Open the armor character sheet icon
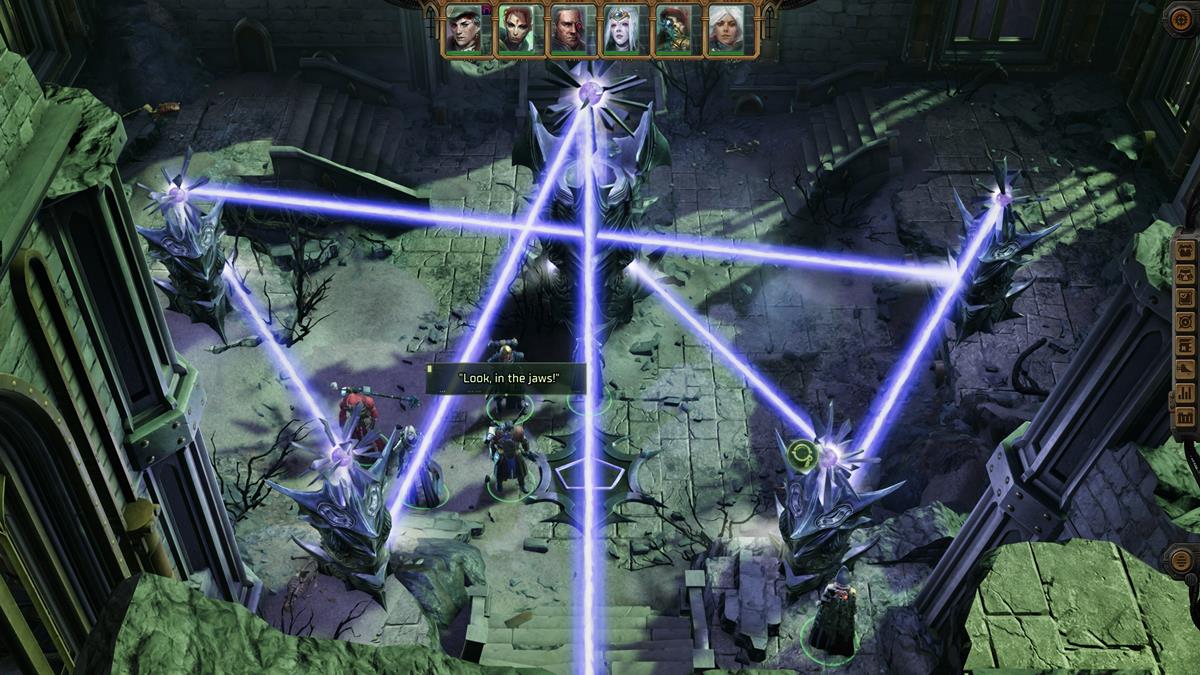The width and height of the screenshot is (1200, 675). point(1185,274)
